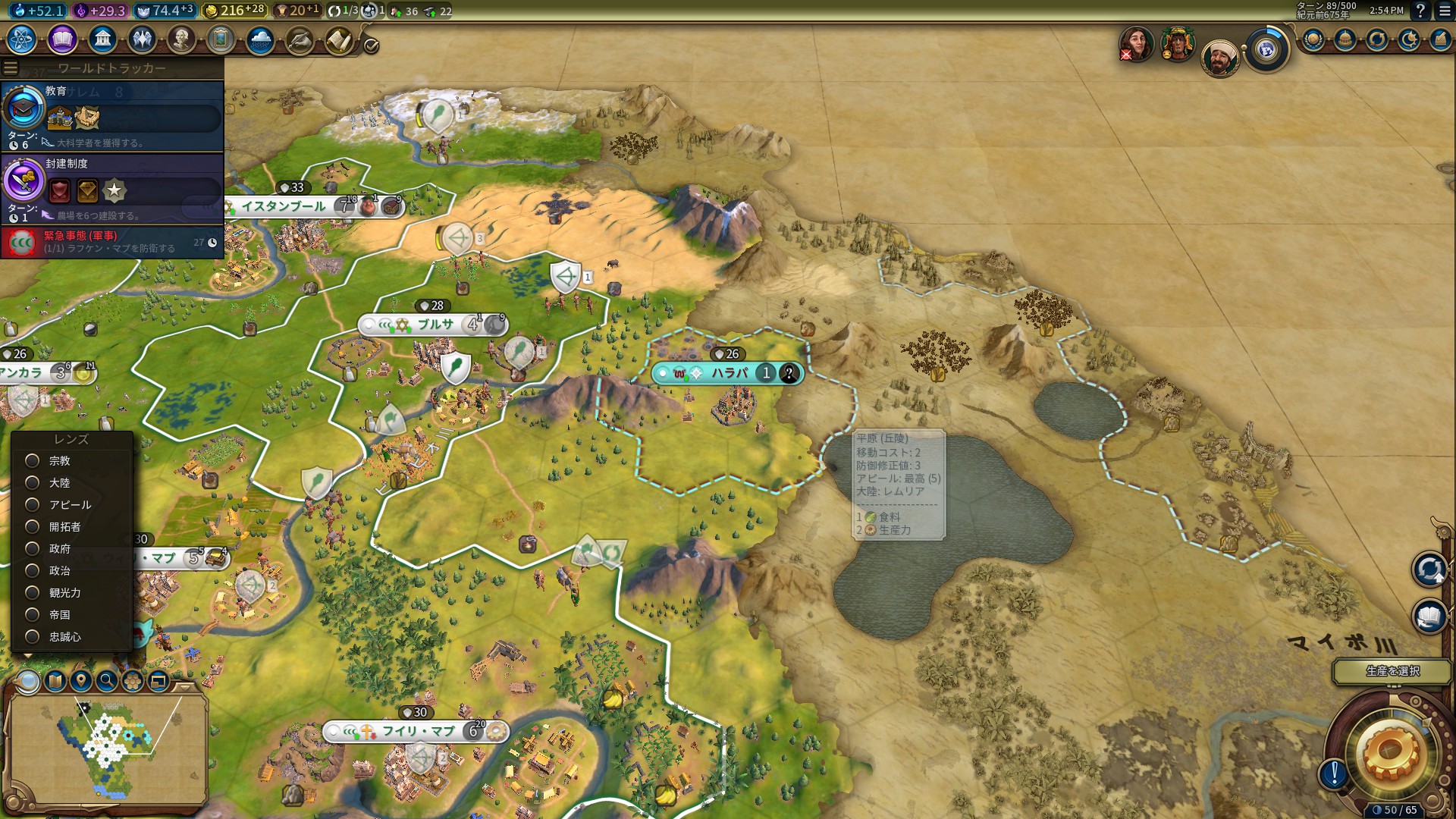
Task: Open the climate rain cloud icon
Action: point(260,39)
